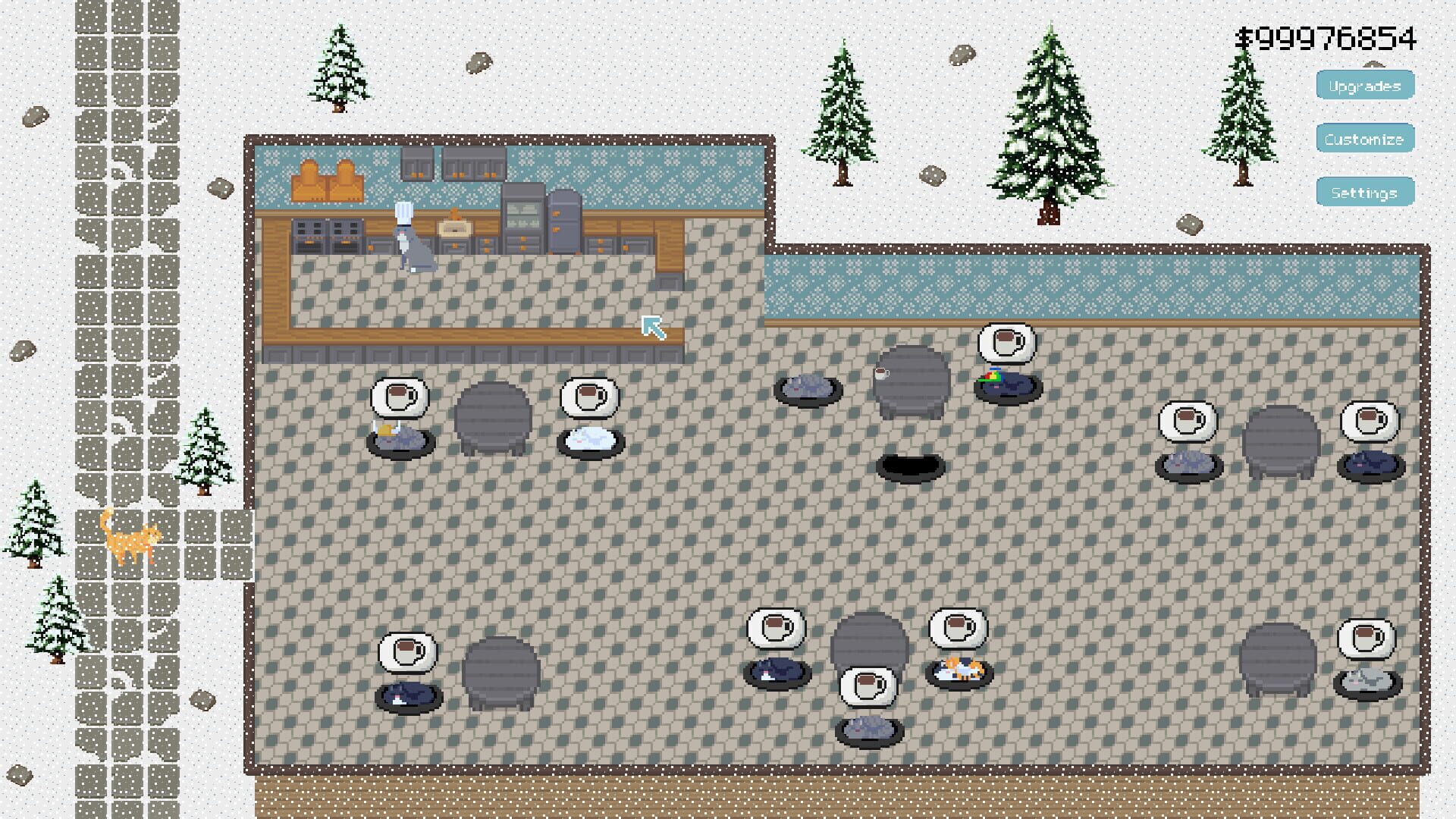This screenshot has width=1456, height=819.
Task: Open the Settings menu
Action: pos(1364,193)
